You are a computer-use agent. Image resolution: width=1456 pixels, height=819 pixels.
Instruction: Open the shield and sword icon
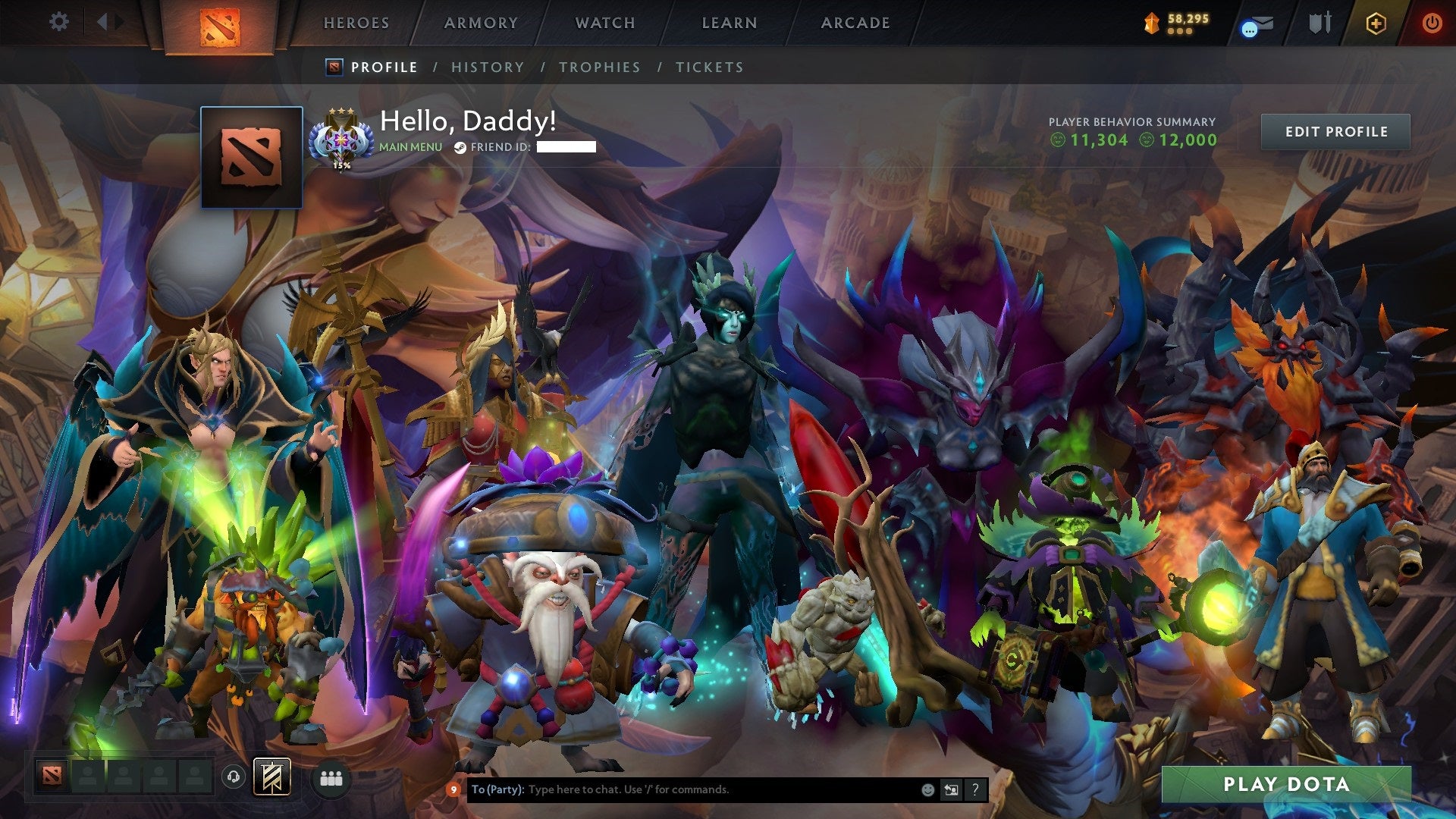pyautogui.click(x=1319, y=24)
